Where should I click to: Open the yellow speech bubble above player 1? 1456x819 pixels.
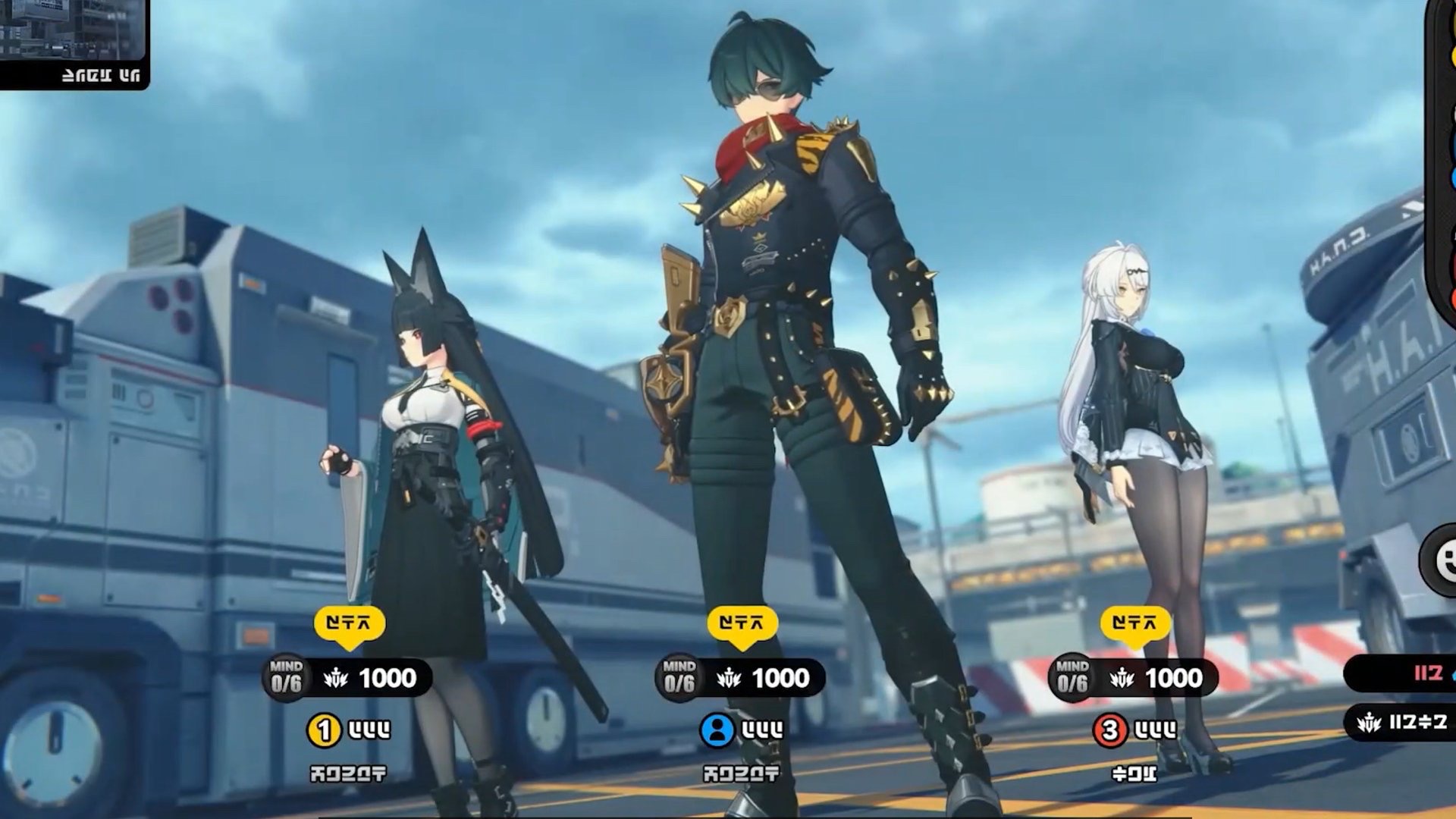[350, 625]
